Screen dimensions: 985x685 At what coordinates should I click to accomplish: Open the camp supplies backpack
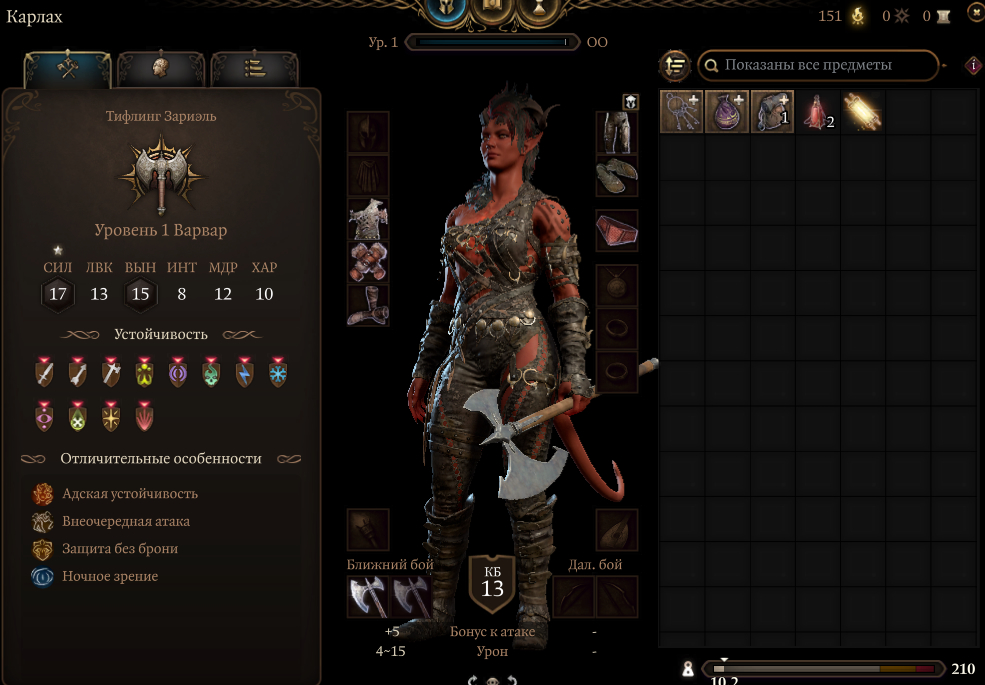pyautogui.click(x=772, y=112)
